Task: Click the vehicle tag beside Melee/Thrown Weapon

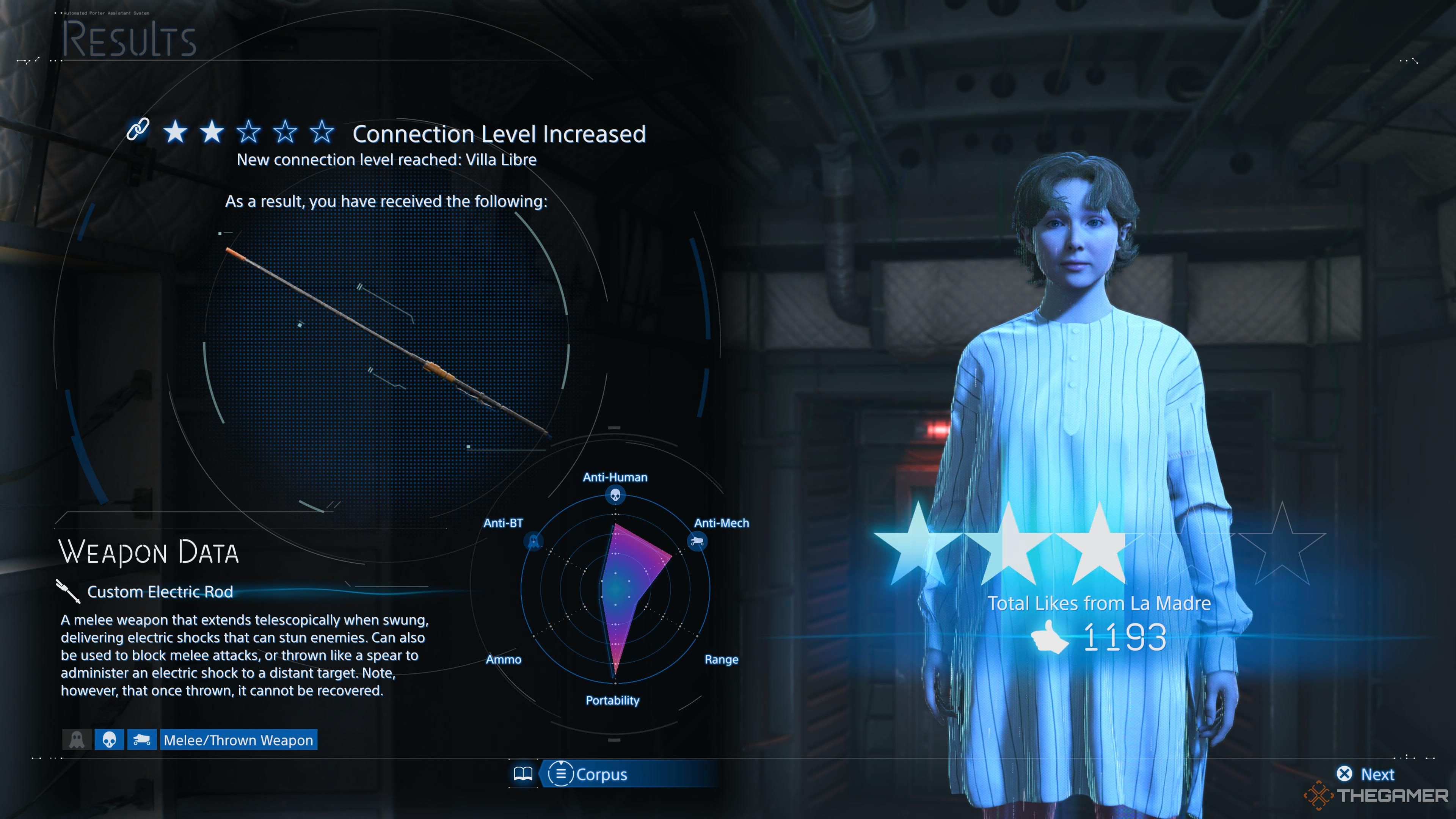Action: point(141,740)
